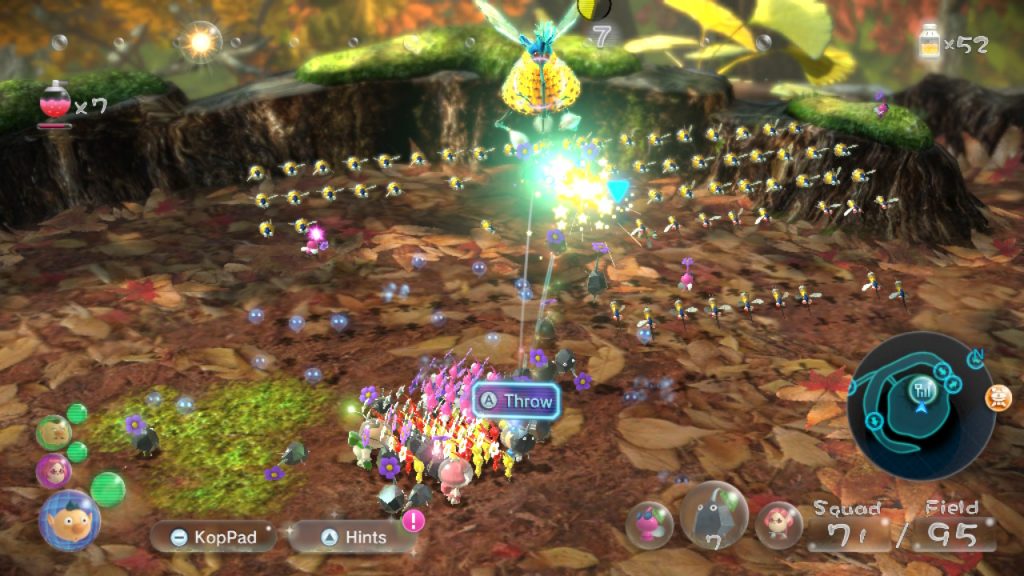This screenshot has width=1024, height=576.
Task: Select the orange character marker beside the minimap
Action: click(998, 398)
